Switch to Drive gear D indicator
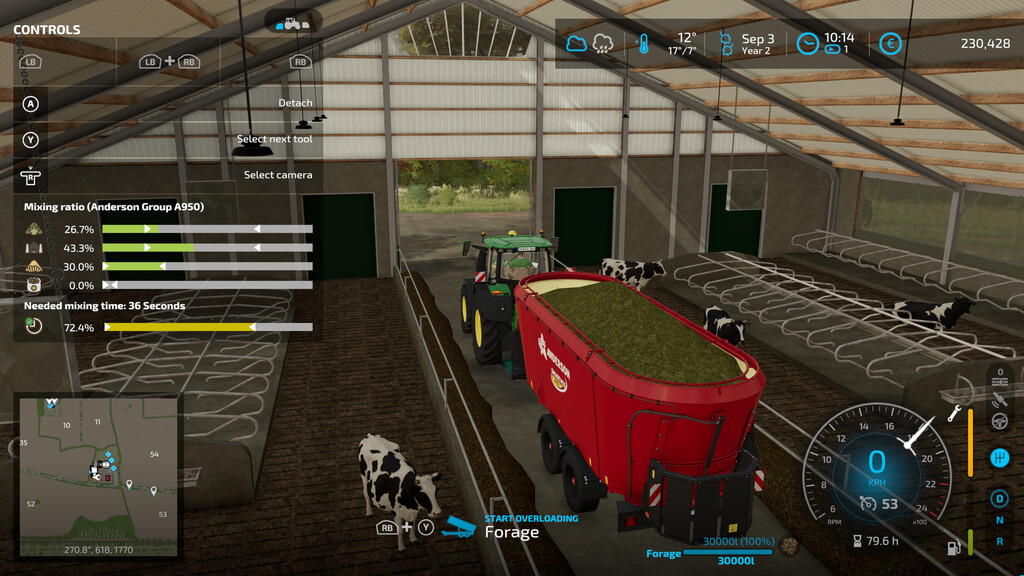The width and height of the screenshot is (1024, 576). (x=999, y=498)
